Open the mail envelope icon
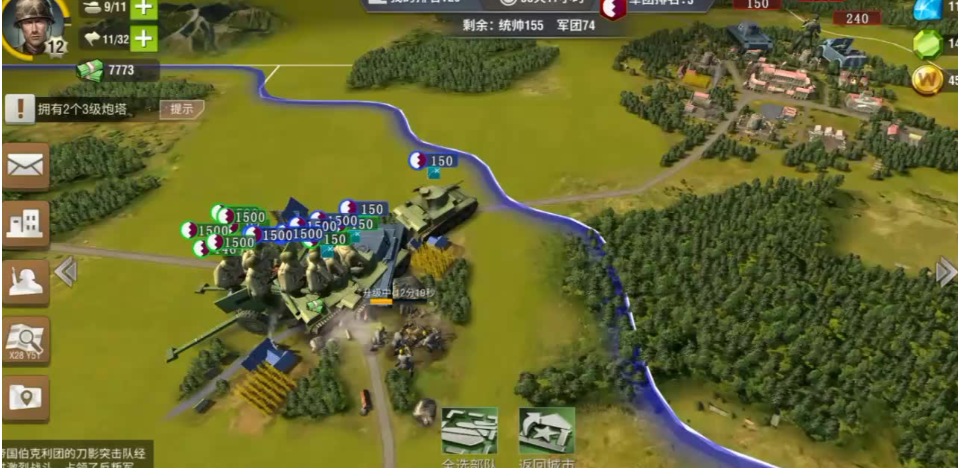Viewport: 960px width, 468px height. click(x=26, y=167)
